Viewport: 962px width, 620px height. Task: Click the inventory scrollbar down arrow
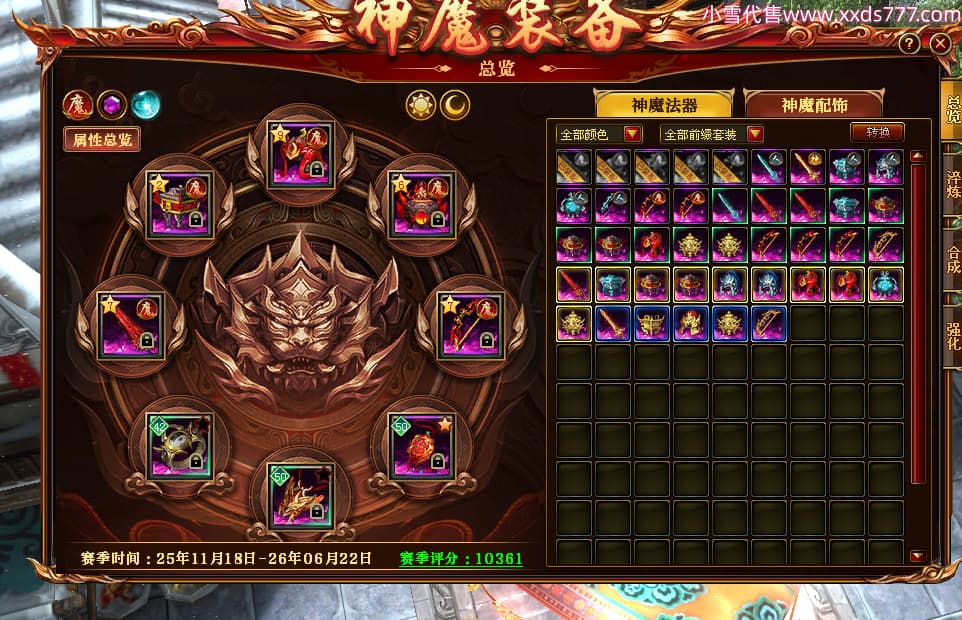(917, 556)
